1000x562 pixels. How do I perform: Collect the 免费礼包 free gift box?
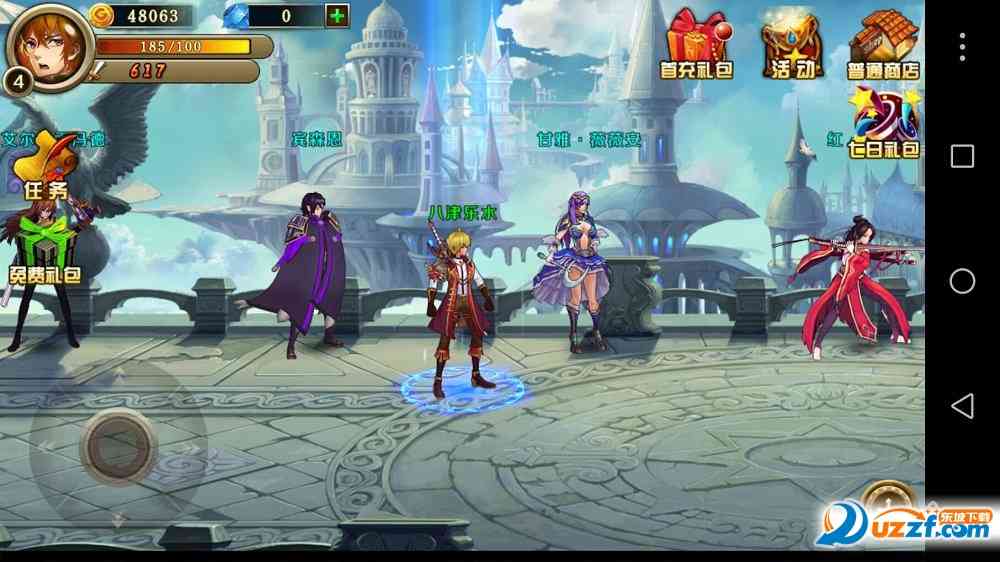[46, 250]
